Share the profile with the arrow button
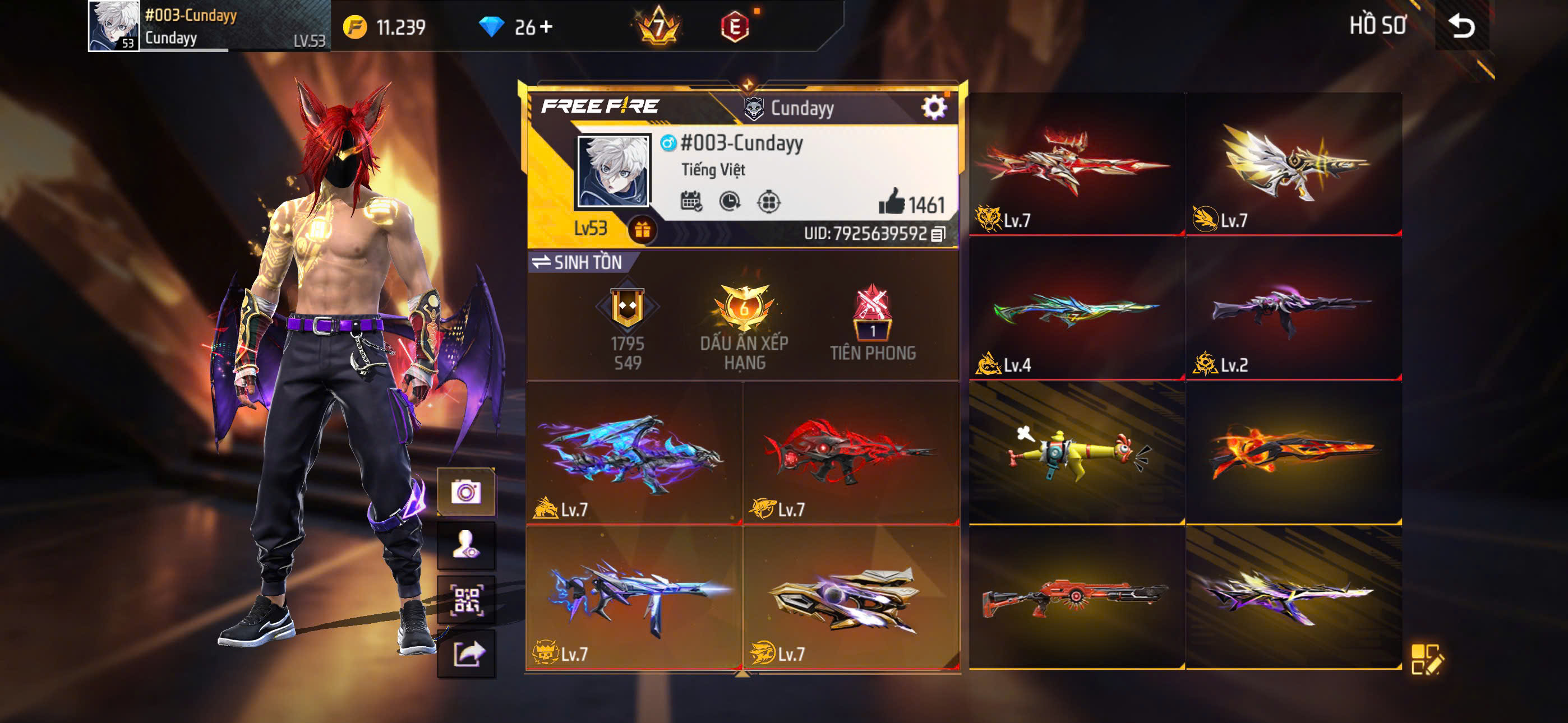 [466, 654]
